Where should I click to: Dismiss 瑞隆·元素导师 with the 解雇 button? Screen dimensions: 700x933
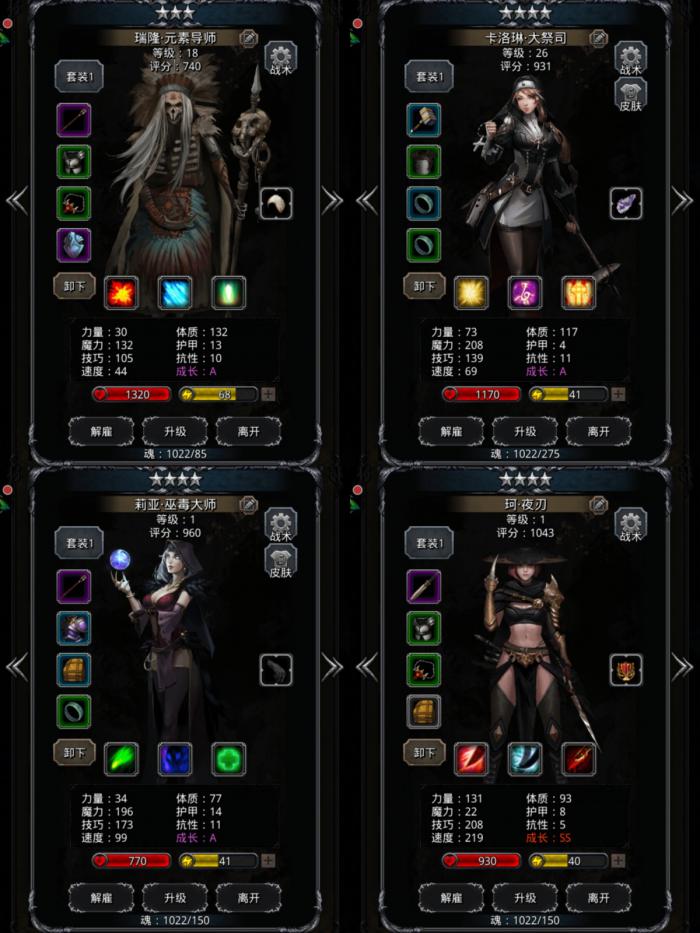[x=101, y=431]
